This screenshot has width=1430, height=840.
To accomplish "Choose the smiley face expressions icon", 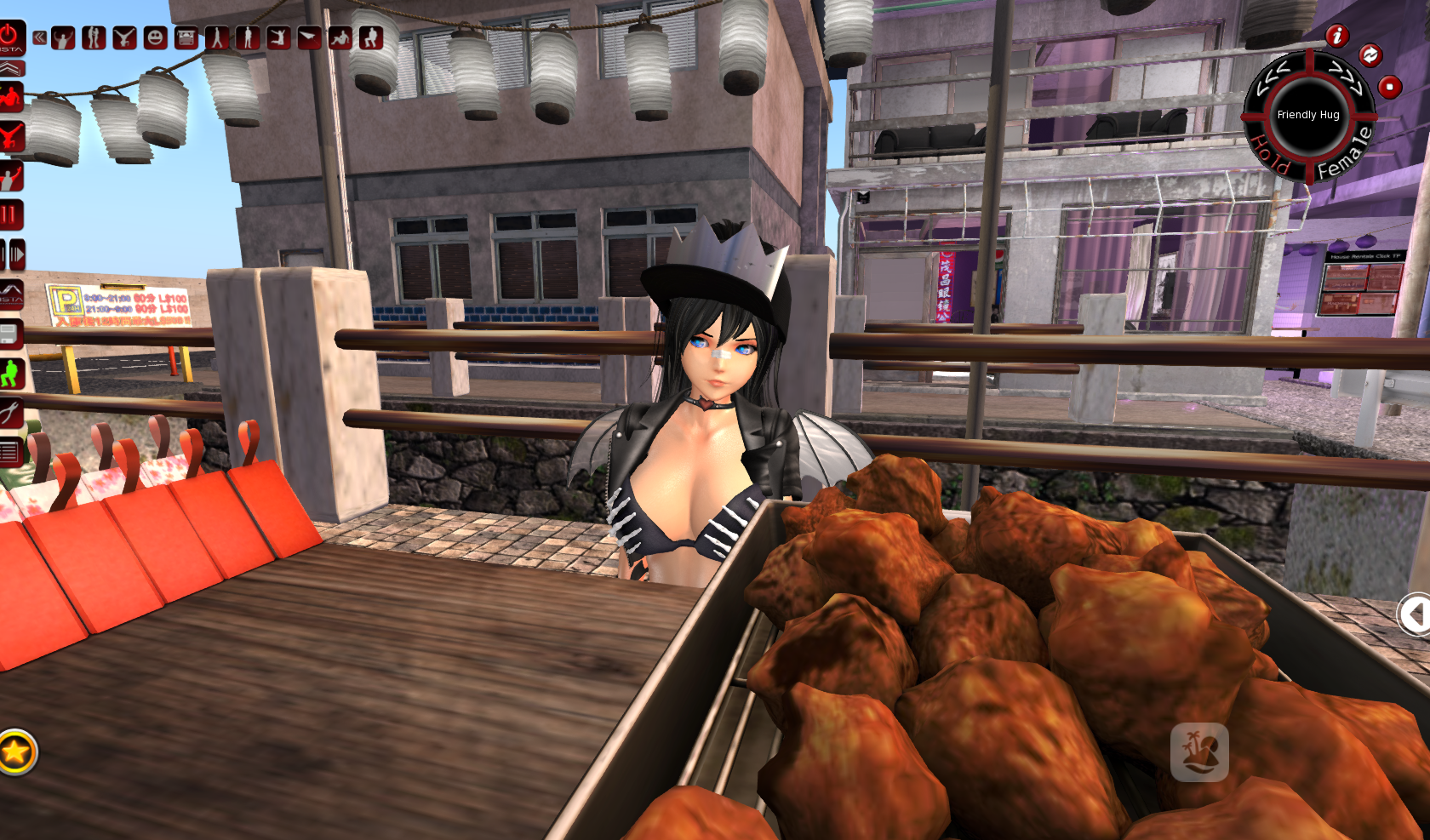I will (155, 37).
